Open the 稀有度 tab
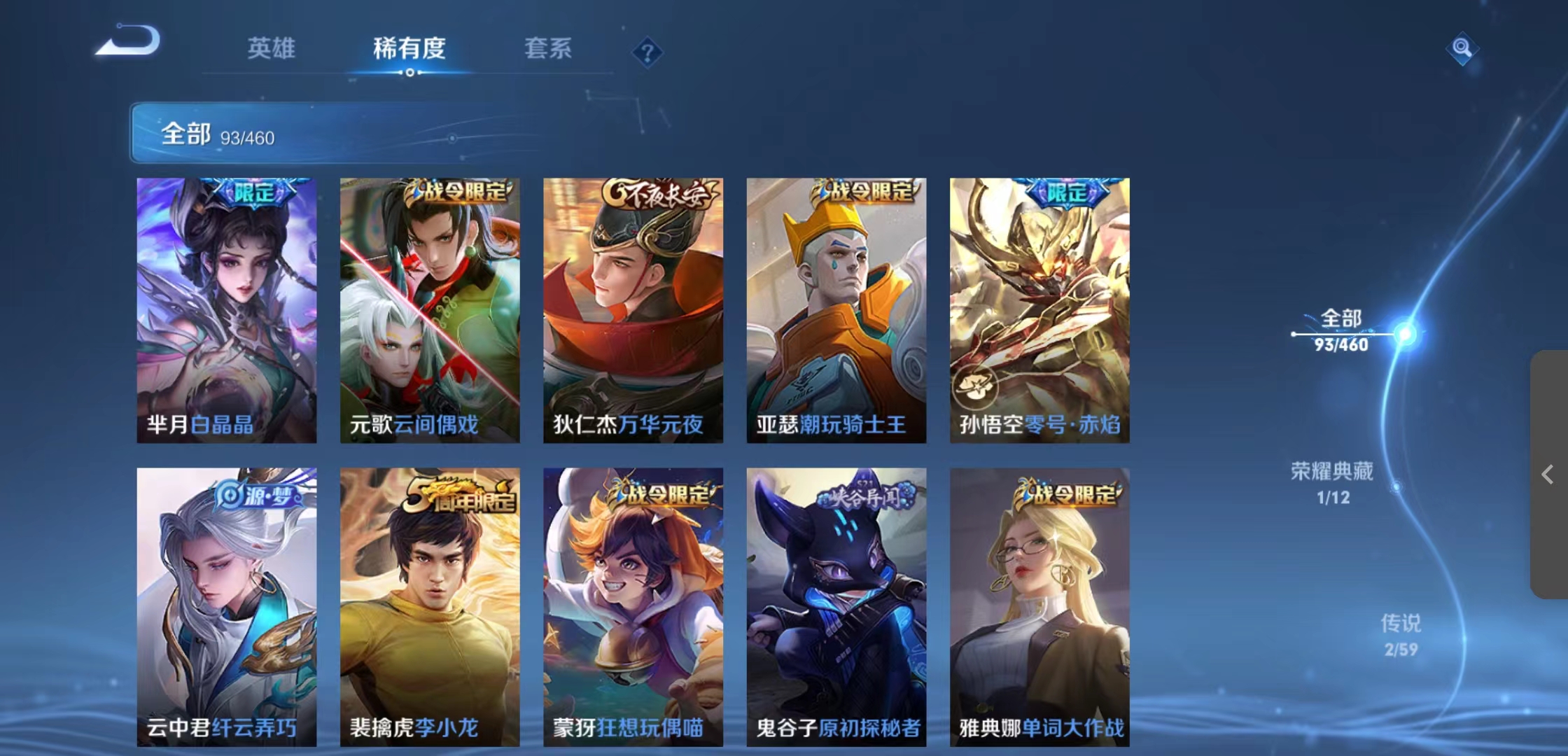 (409, 49)
